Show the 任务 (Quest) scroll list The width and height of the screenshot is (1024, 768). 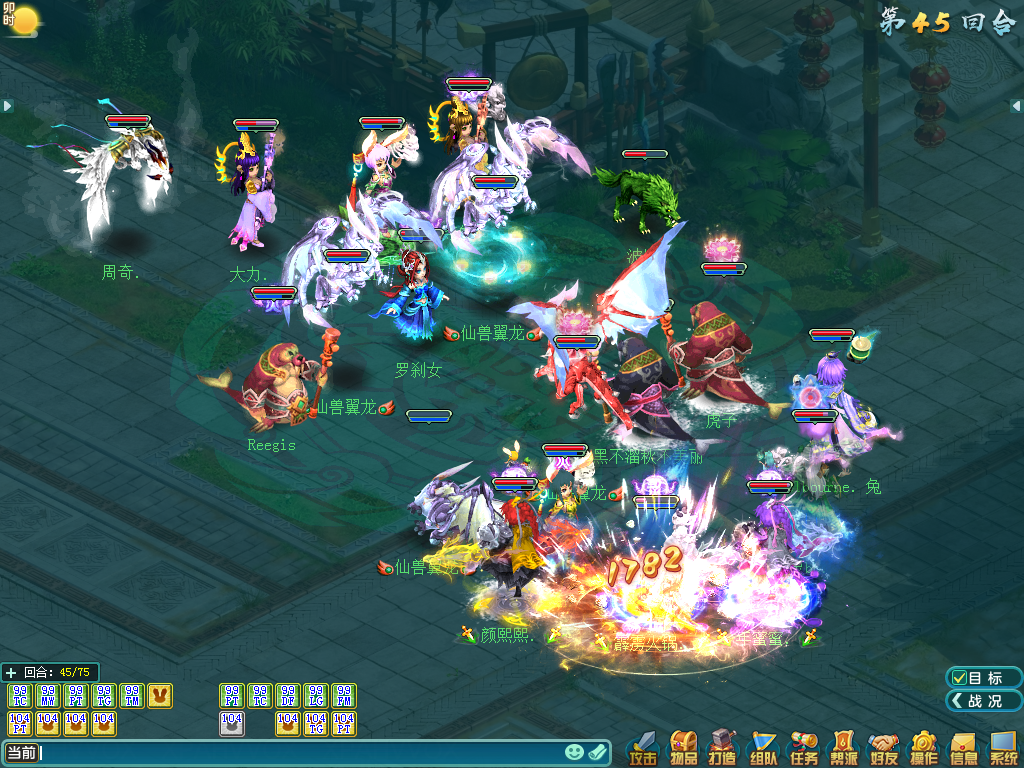click(803, 748)
